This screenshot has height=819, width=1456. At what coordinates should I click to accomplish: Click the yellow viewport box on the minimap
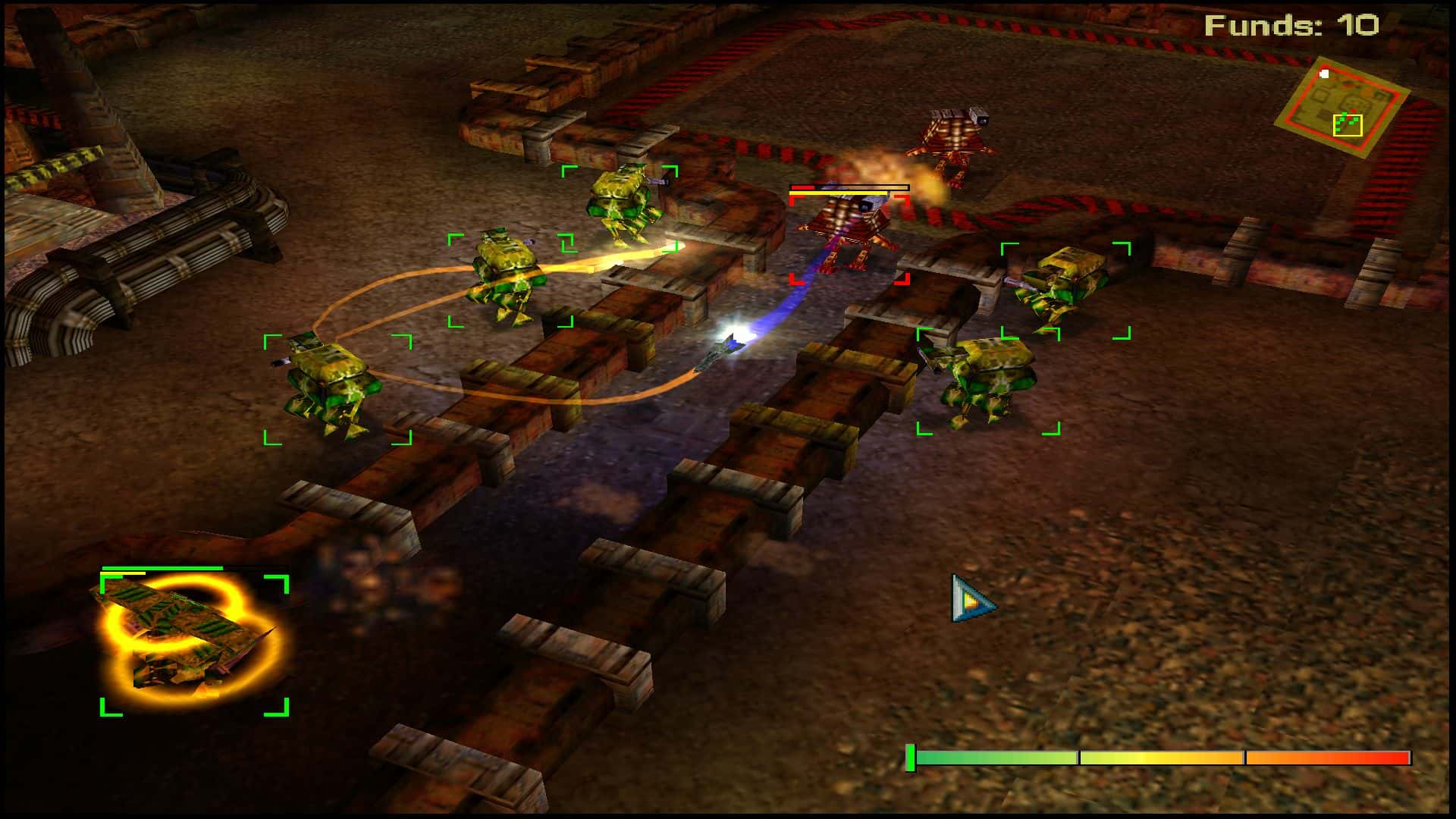(1348, 124)
